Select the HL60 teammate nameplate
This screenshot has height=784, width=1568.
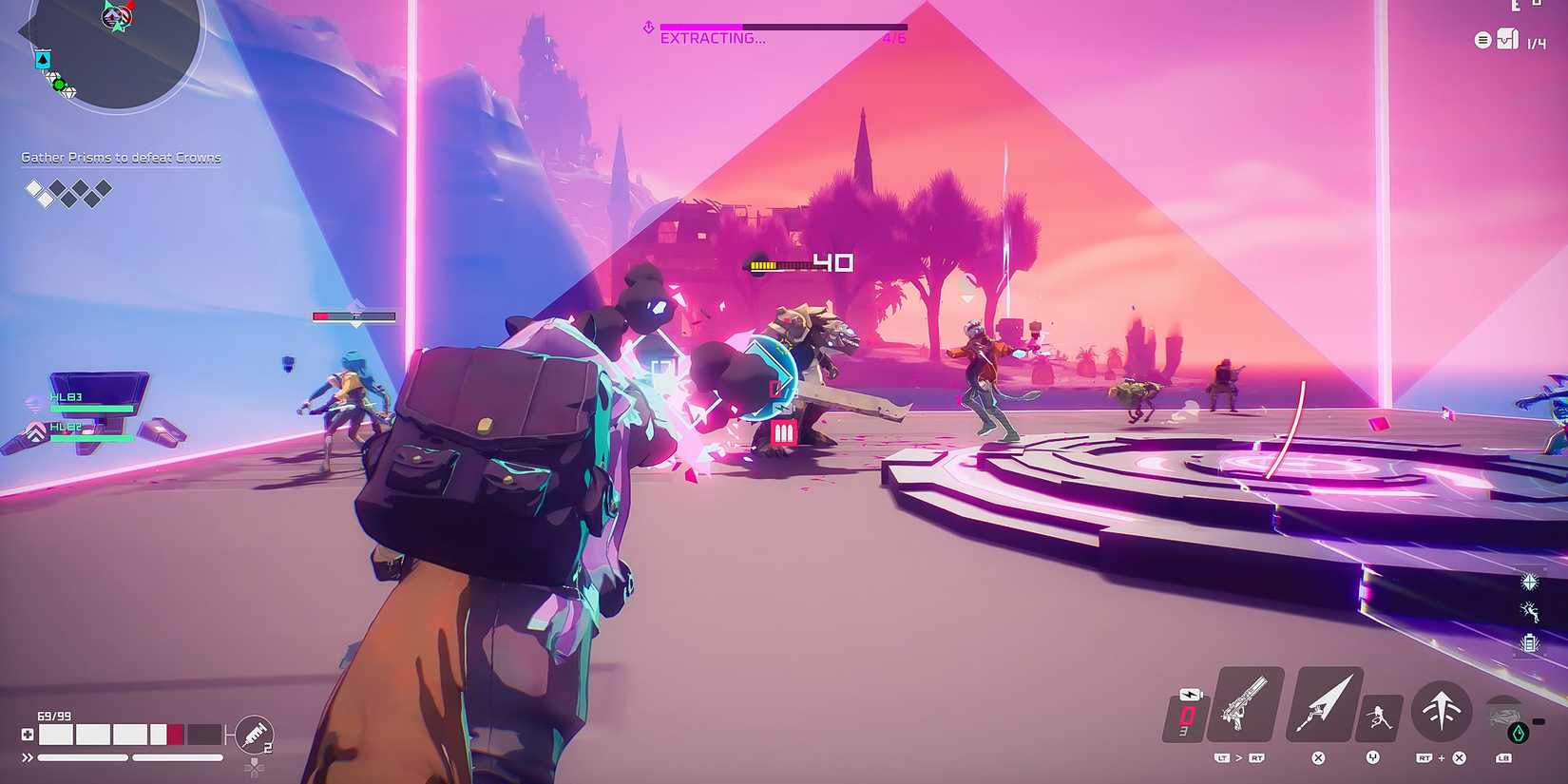click(64, 427)
